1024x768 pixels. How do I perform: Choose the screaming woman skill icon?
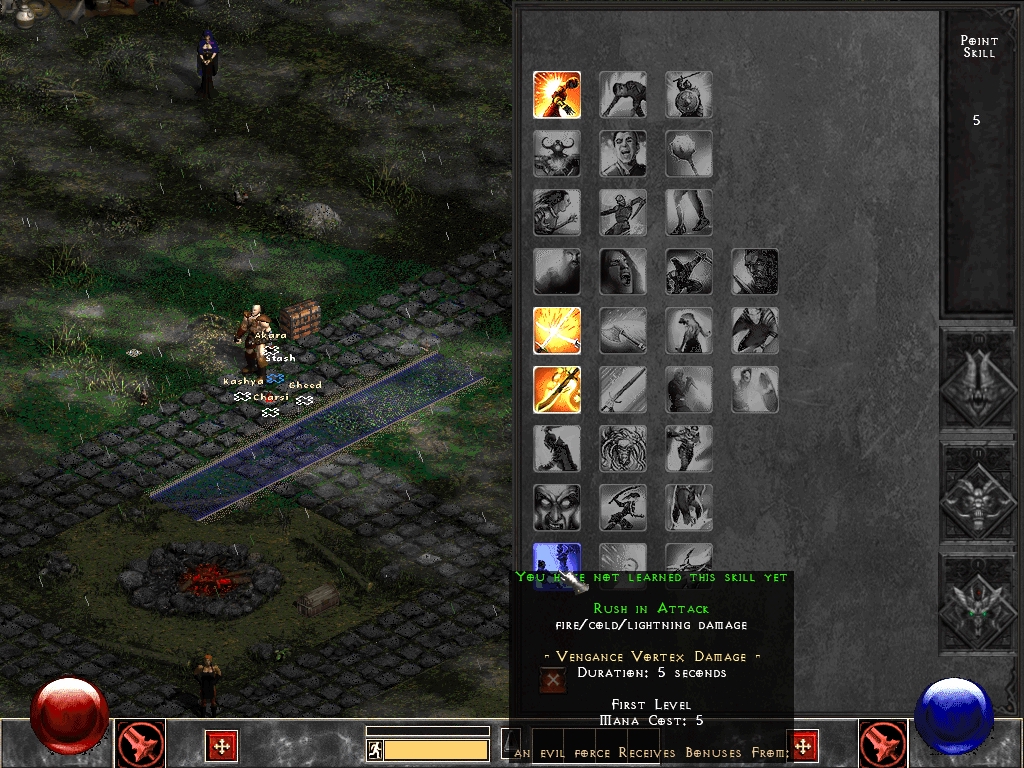coord(623,272)
